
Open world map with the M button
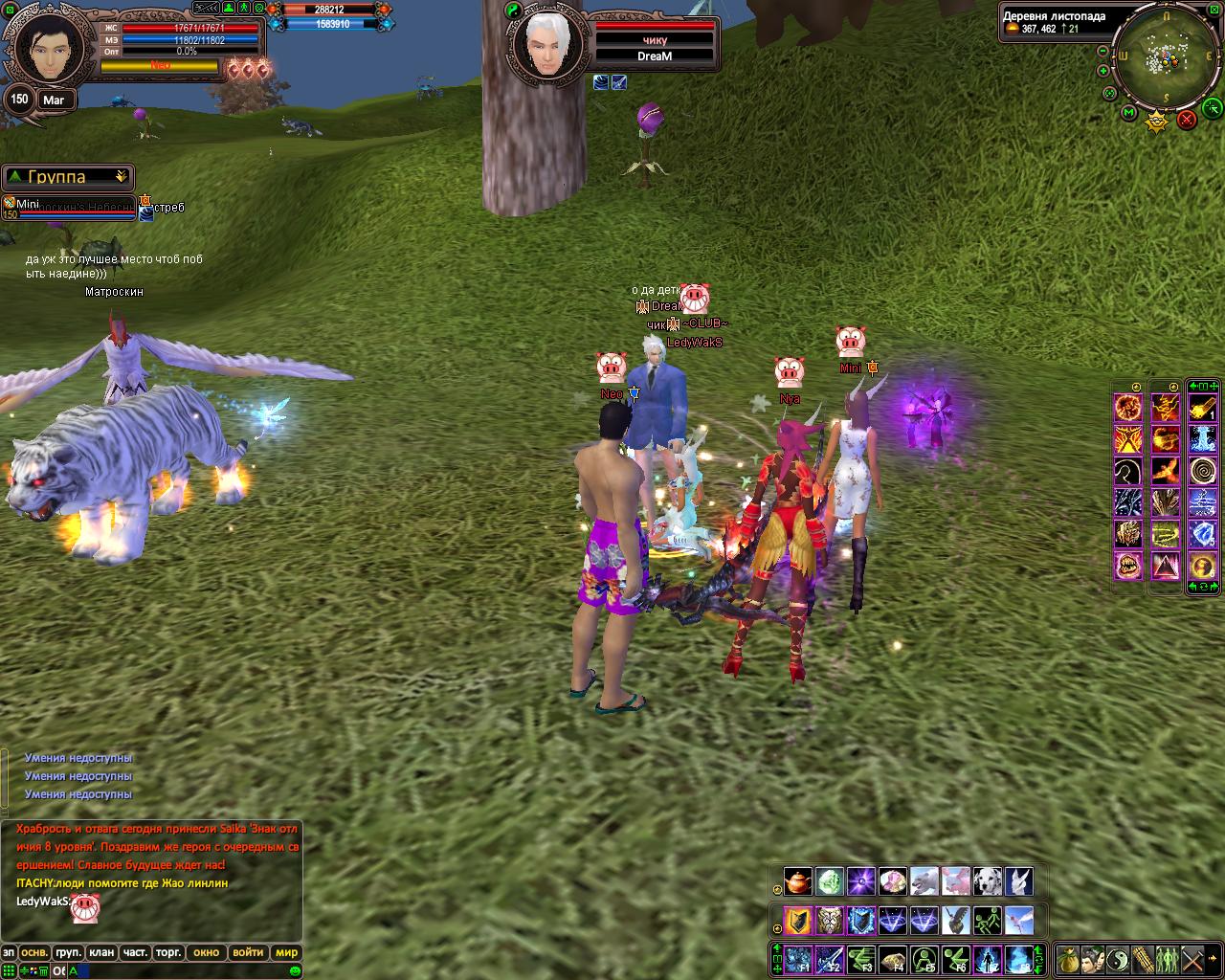(x=1128, y=113)
